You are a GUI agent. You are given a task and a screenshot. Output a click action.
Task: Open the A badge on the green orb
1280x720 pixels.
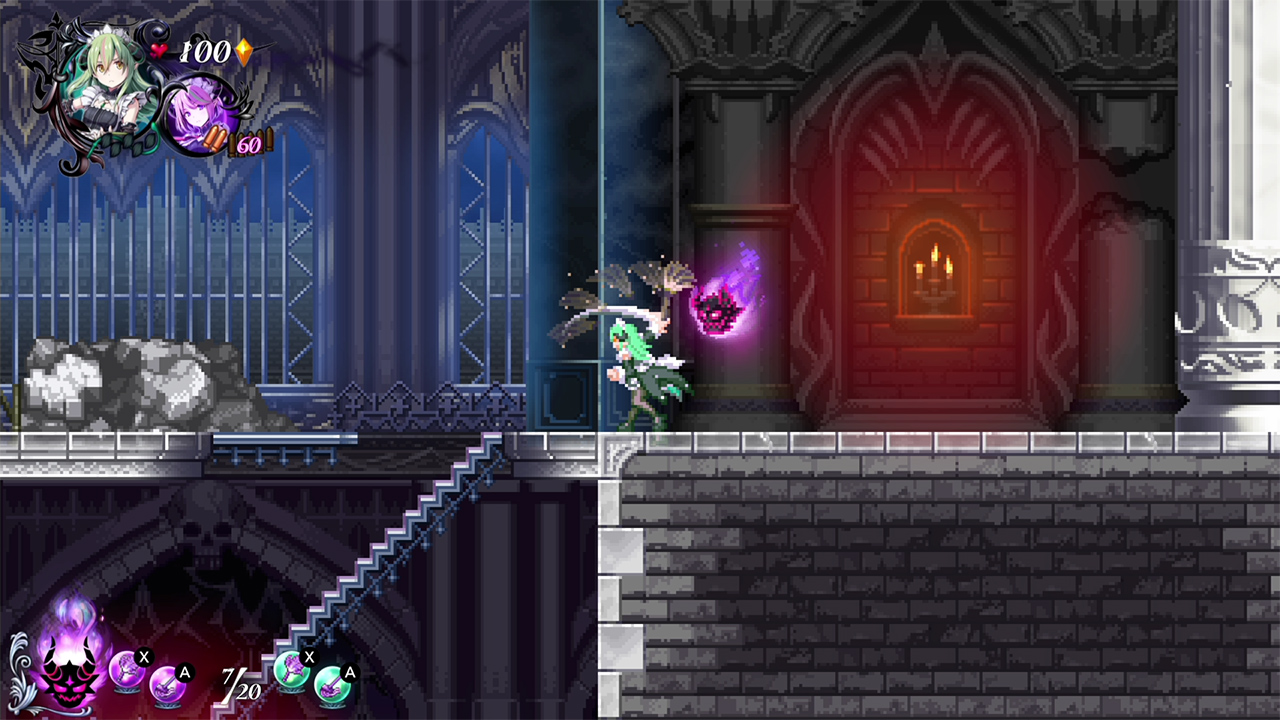[x=348, y=673]
